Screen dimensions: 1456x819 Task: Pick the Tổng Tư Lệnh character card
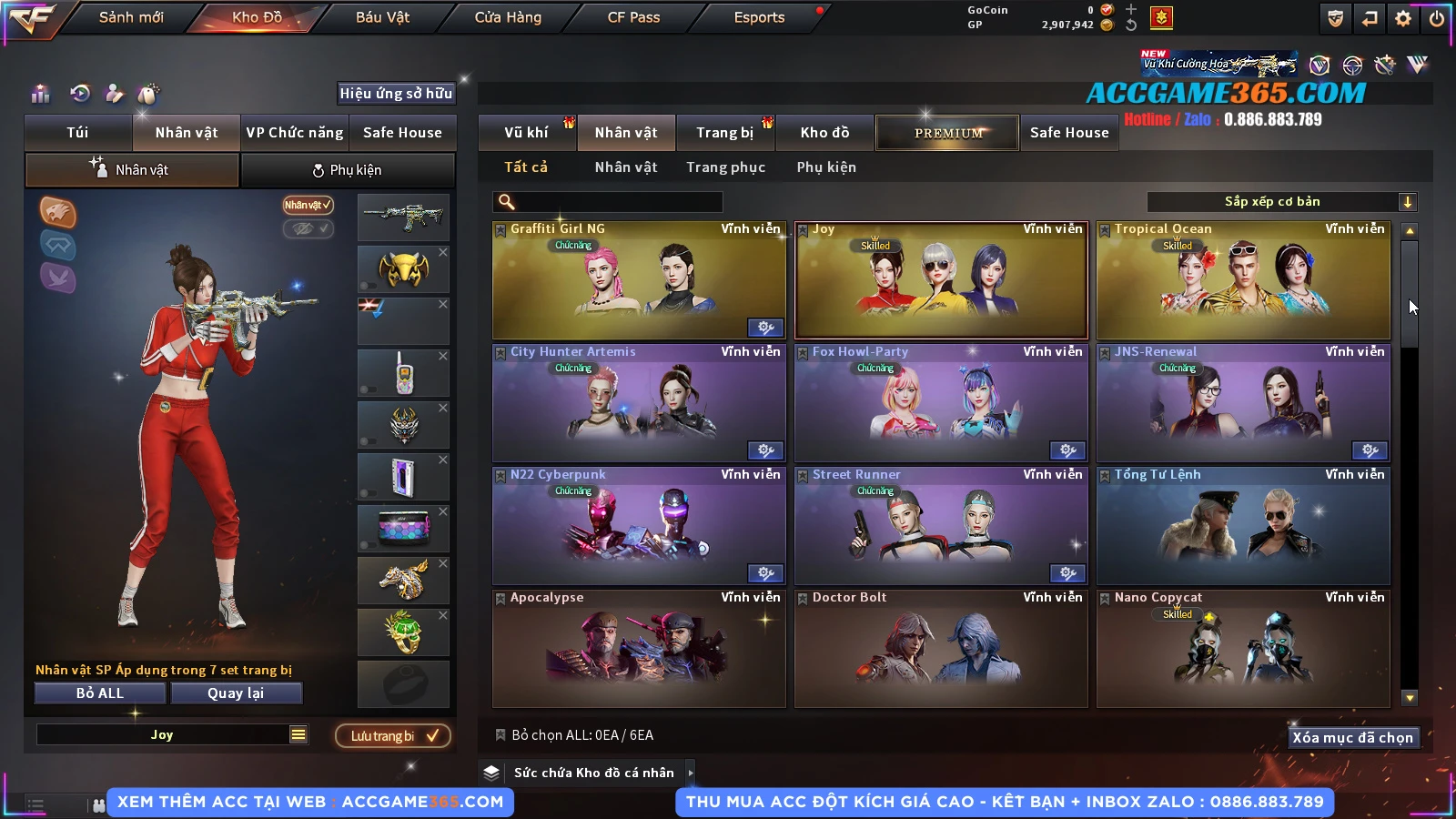[x=1243, y=526]
